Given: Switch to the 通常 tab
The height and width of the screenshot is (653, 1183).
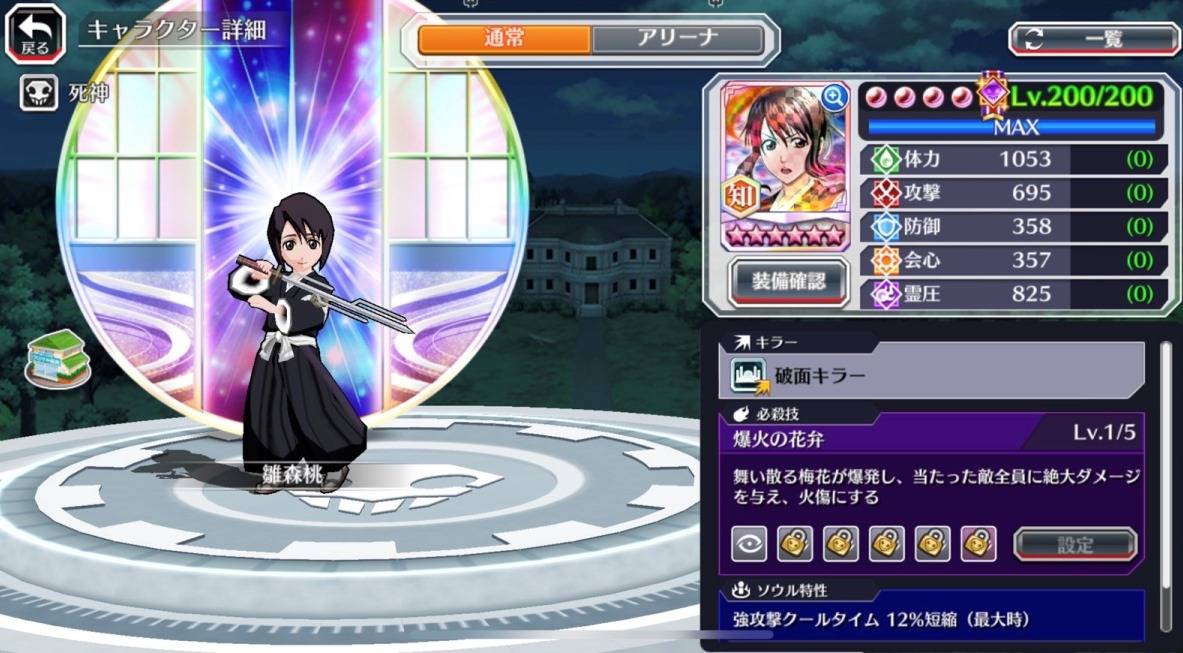Looking at the screenshot, I should pyautogui.click(x=504, y=40).
